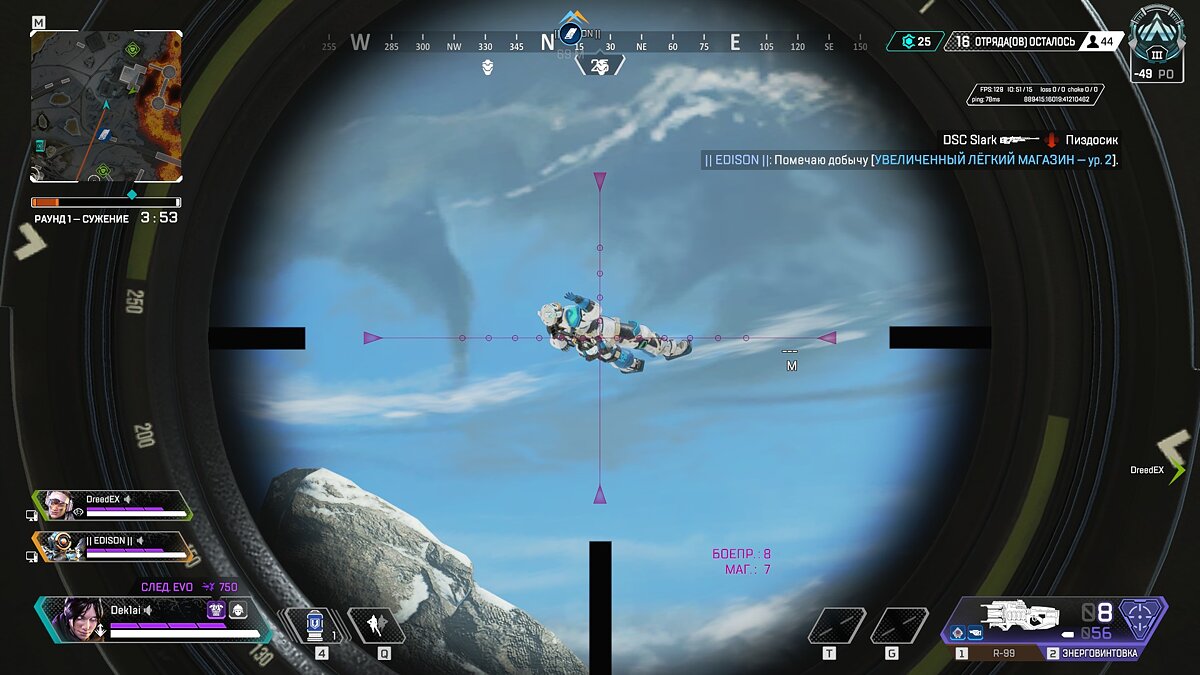
Task: Use the shield battery item slot
Action: tap(315, 626)
